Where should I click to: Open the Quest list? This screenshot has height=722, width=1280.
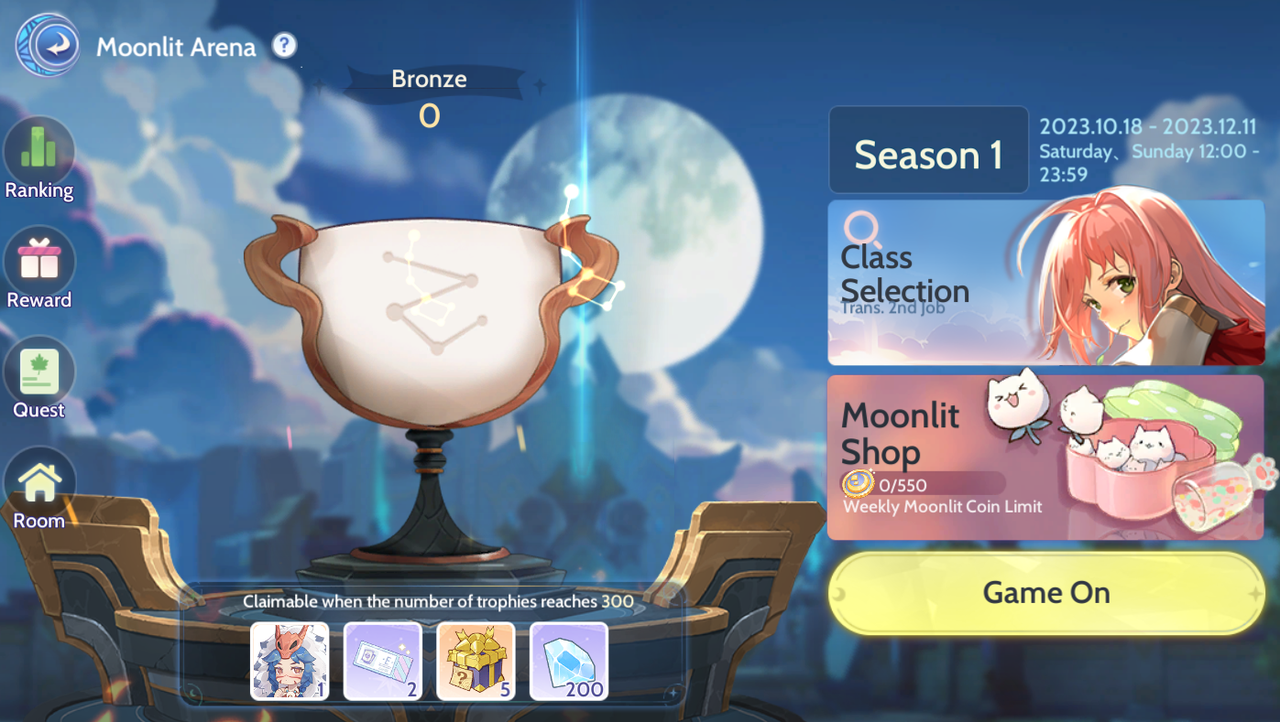39,375
